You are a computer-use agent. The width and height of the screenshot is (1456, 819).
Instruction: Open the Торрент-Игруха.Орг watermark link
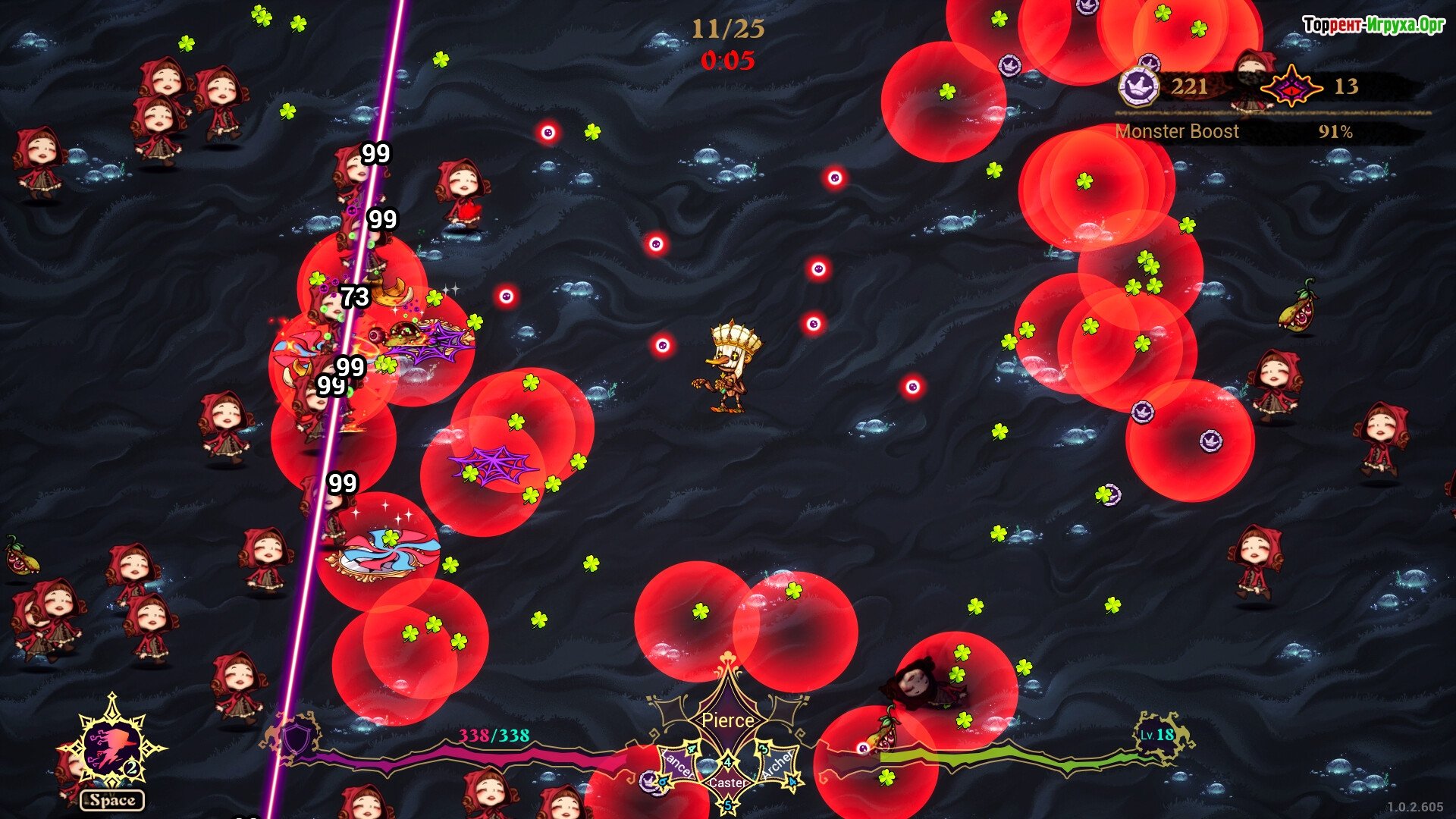[x=1373, y=25]
